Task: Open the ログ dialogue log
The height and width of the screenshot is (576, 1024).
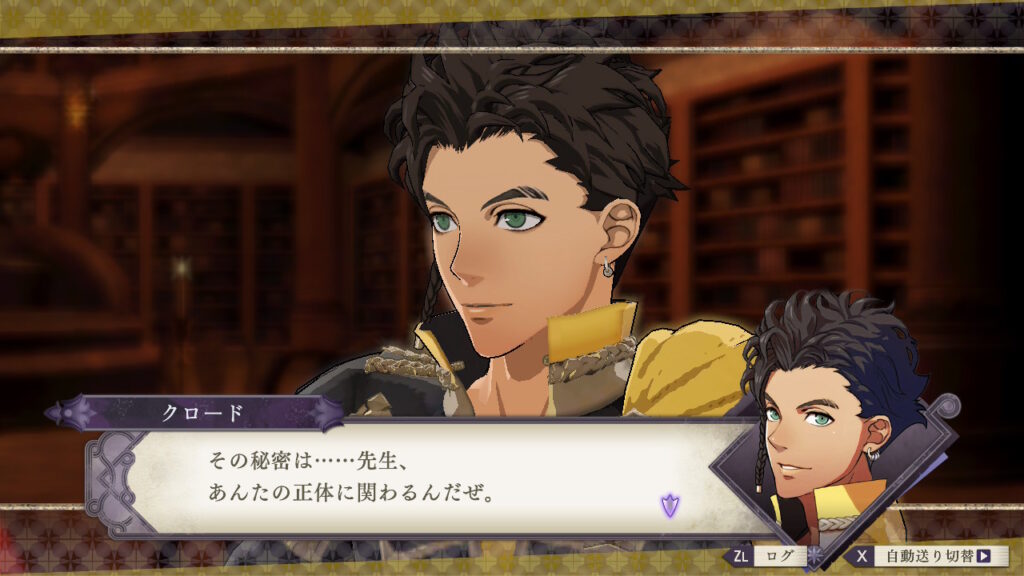Action: click(x=774, y=555)
